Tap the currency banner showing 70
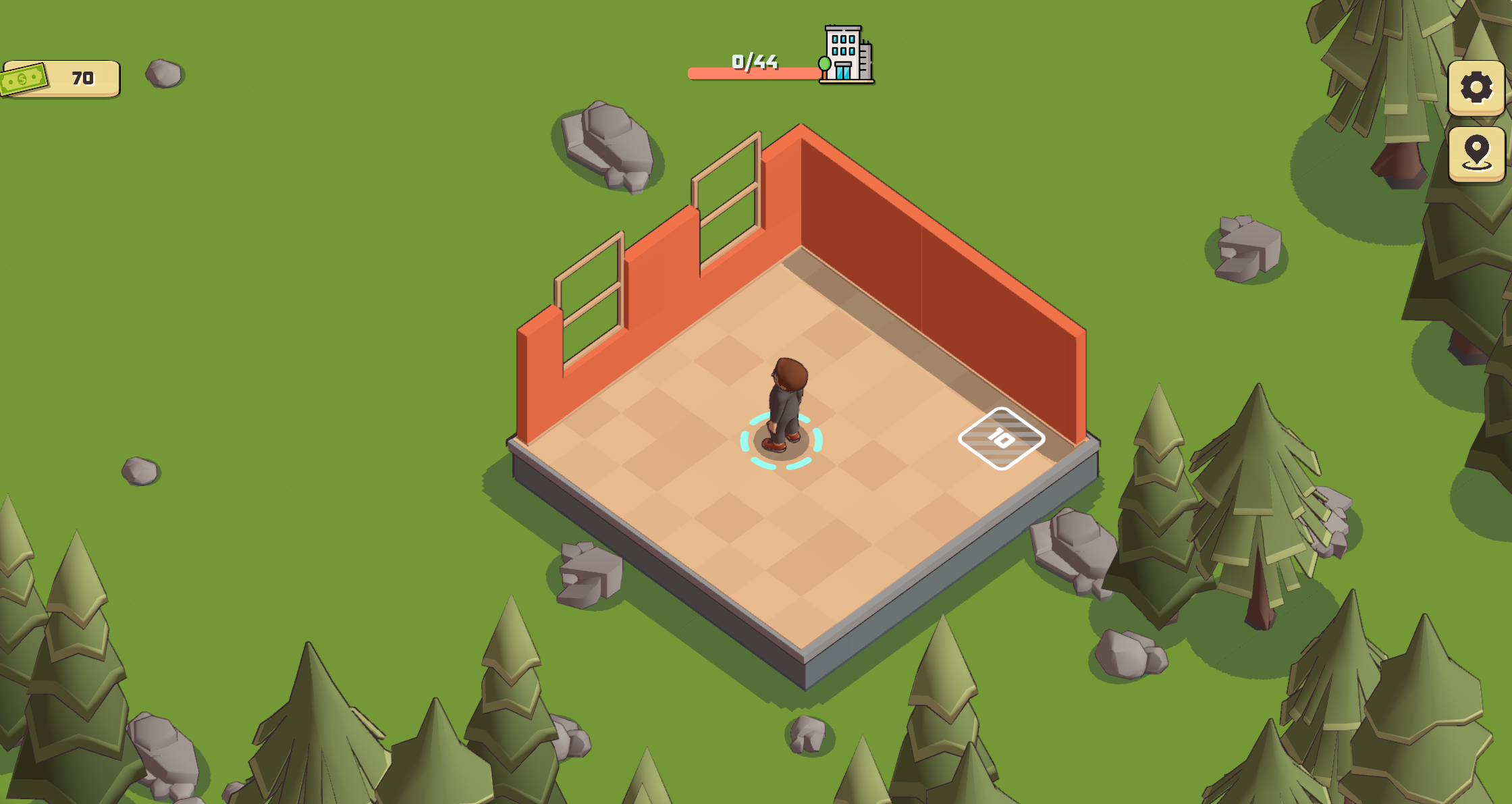 tap(61, 78)
